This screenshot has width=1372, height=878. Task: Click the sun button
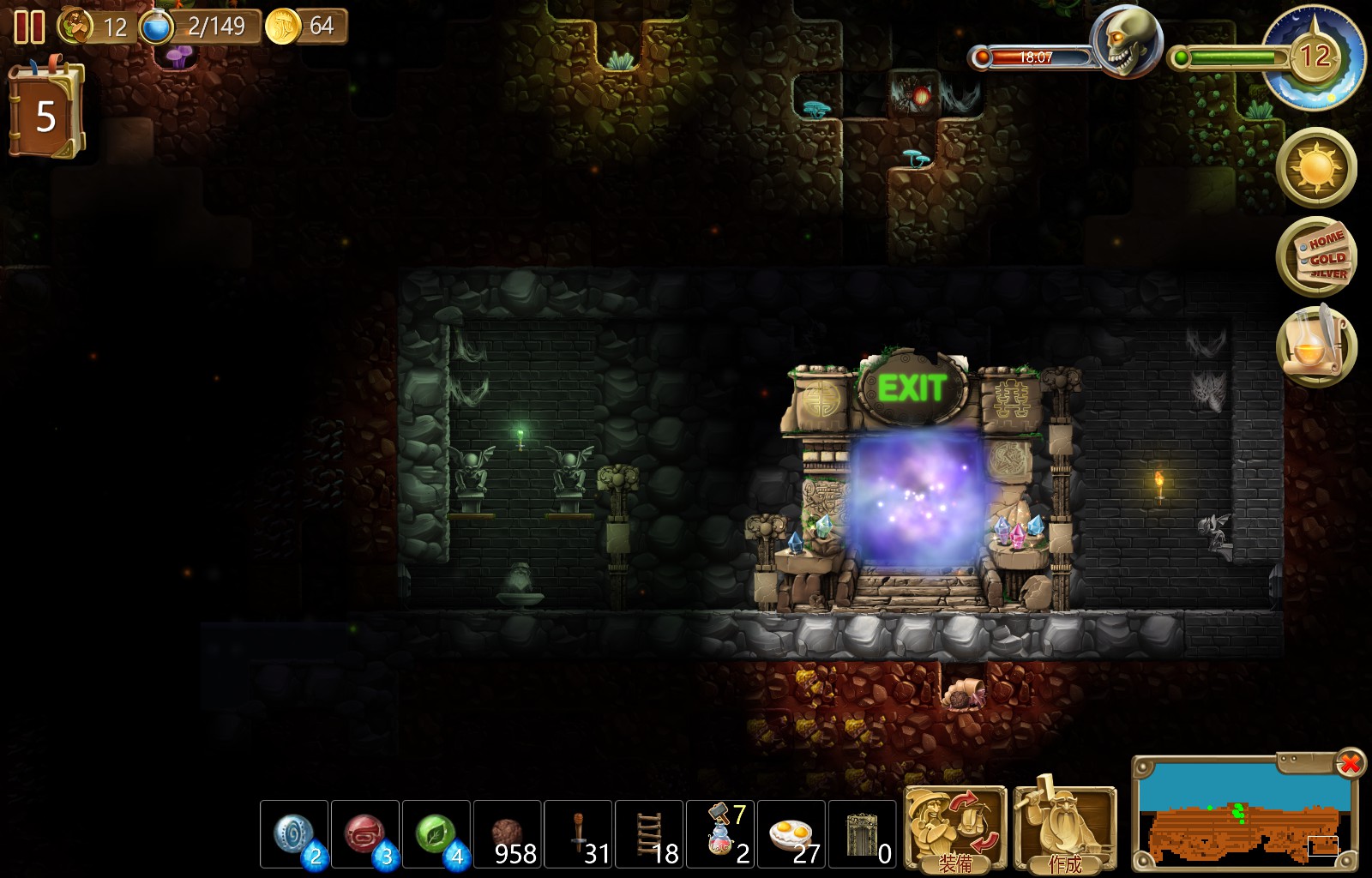[1316, 167]
